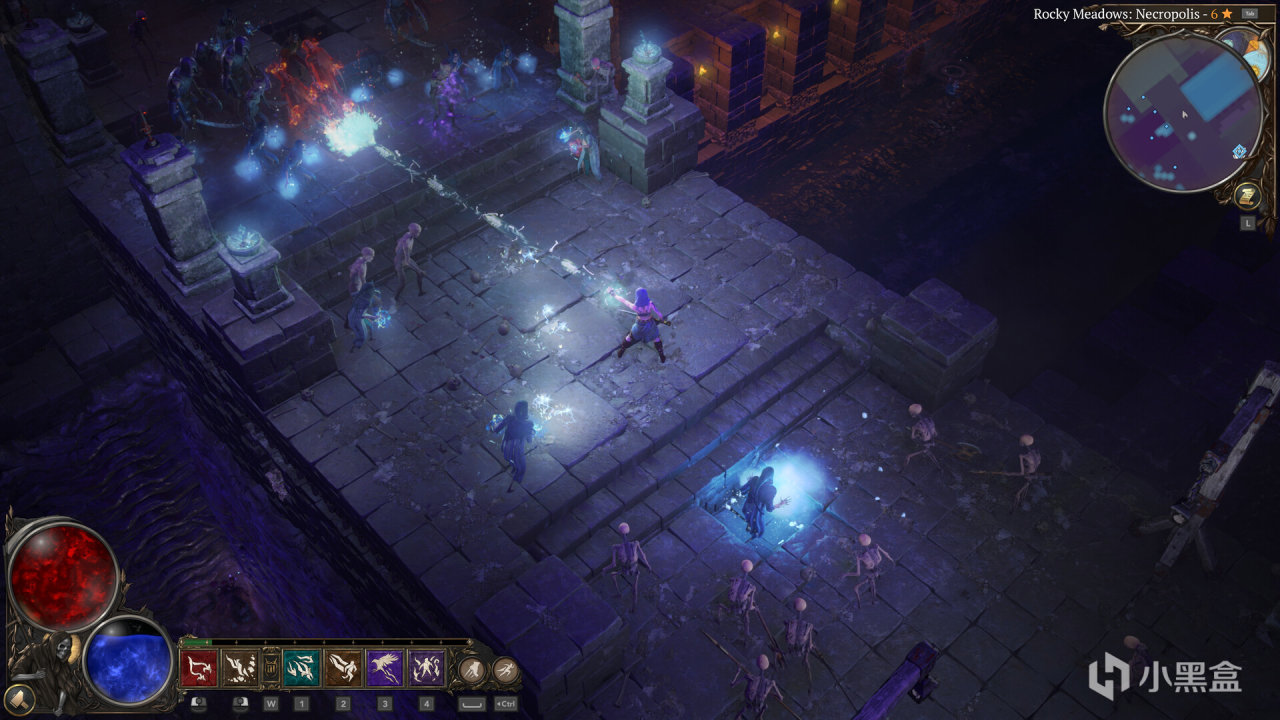Activate the teal swirling flames skill
The image size is (1280, 720).
point(300,667)
